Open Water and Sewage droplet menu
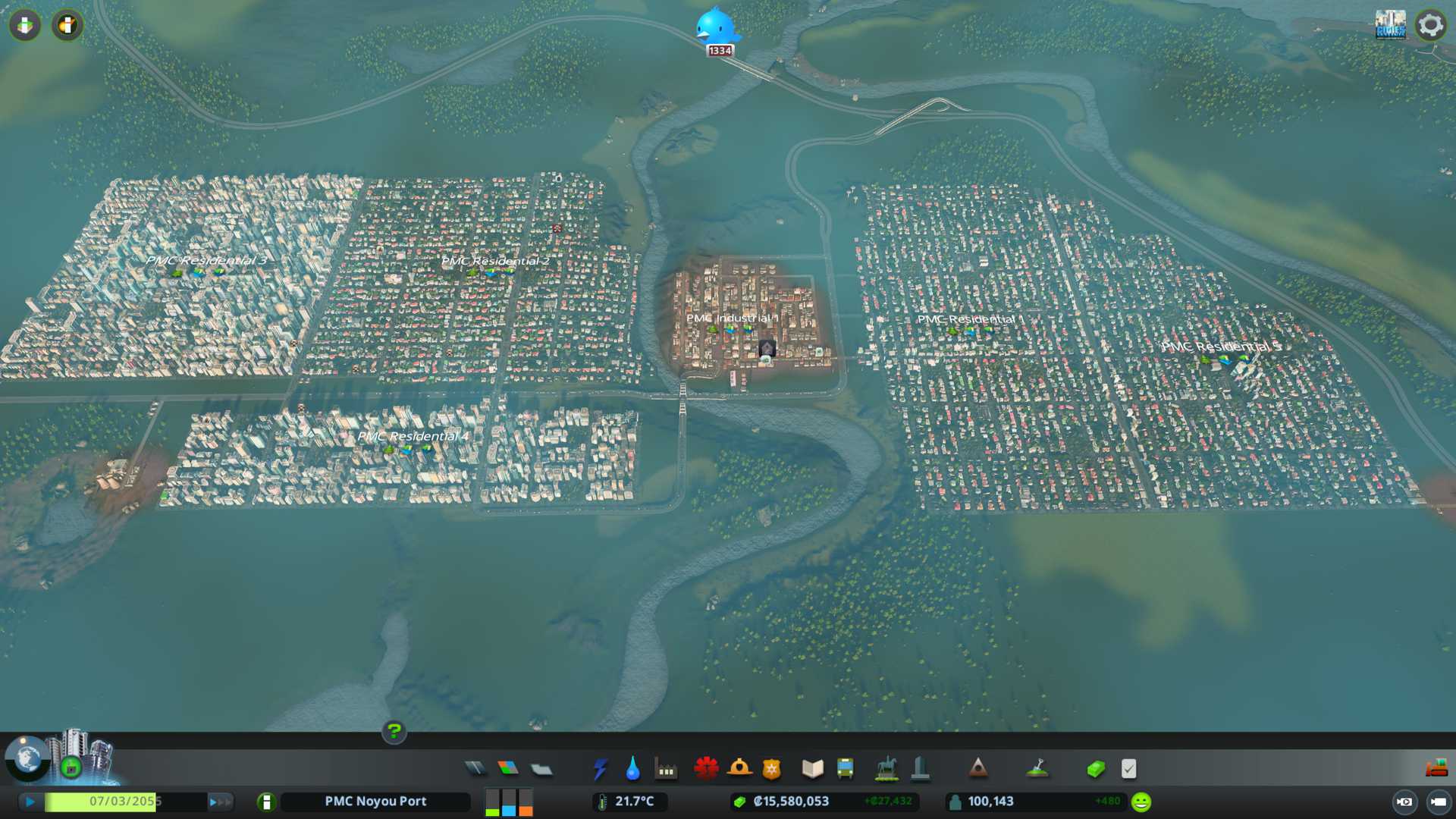Viewport: 1456px width, 819px height. click(632, 769)
